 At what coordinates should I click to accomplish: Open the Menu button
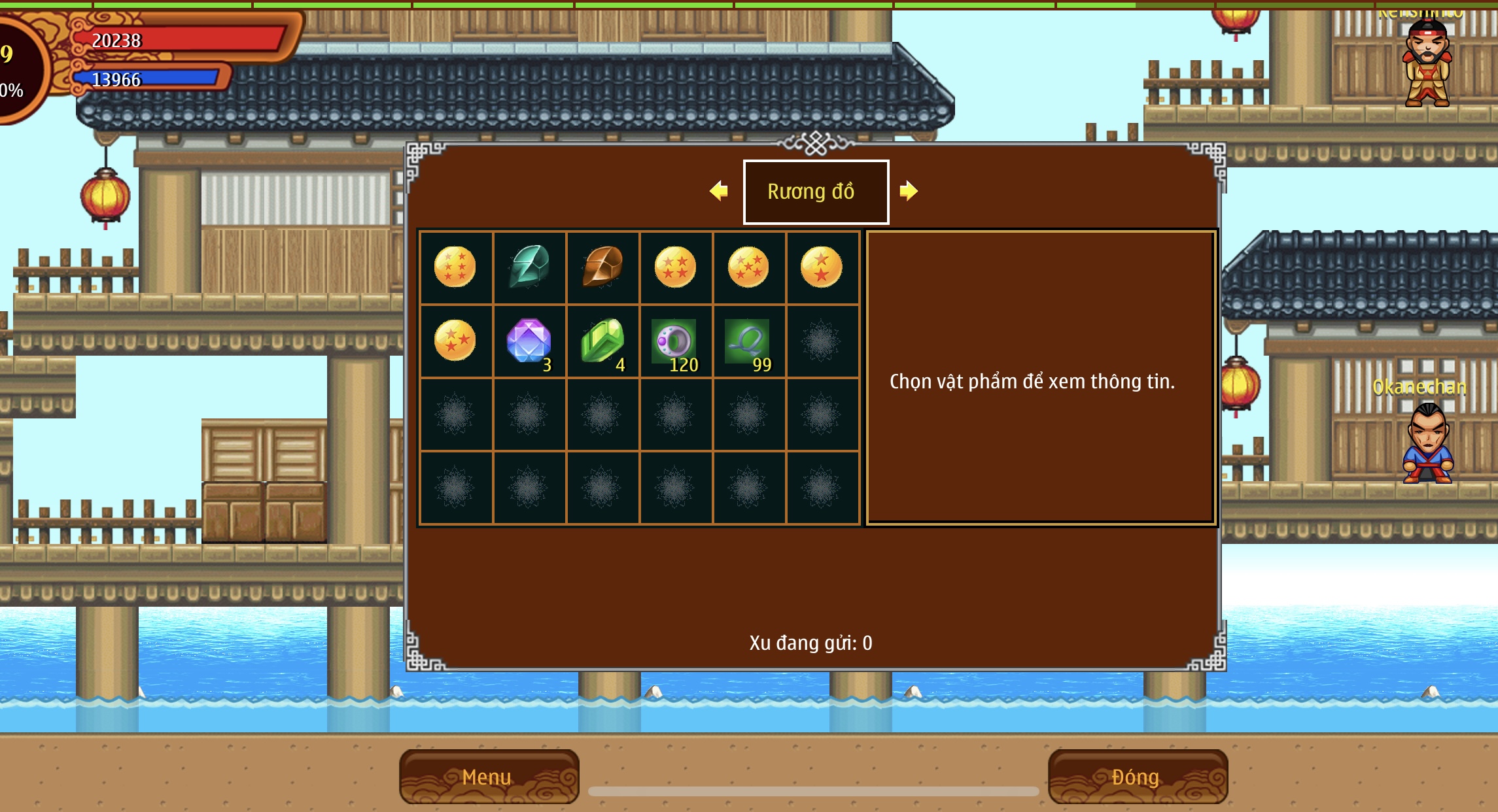489,776
